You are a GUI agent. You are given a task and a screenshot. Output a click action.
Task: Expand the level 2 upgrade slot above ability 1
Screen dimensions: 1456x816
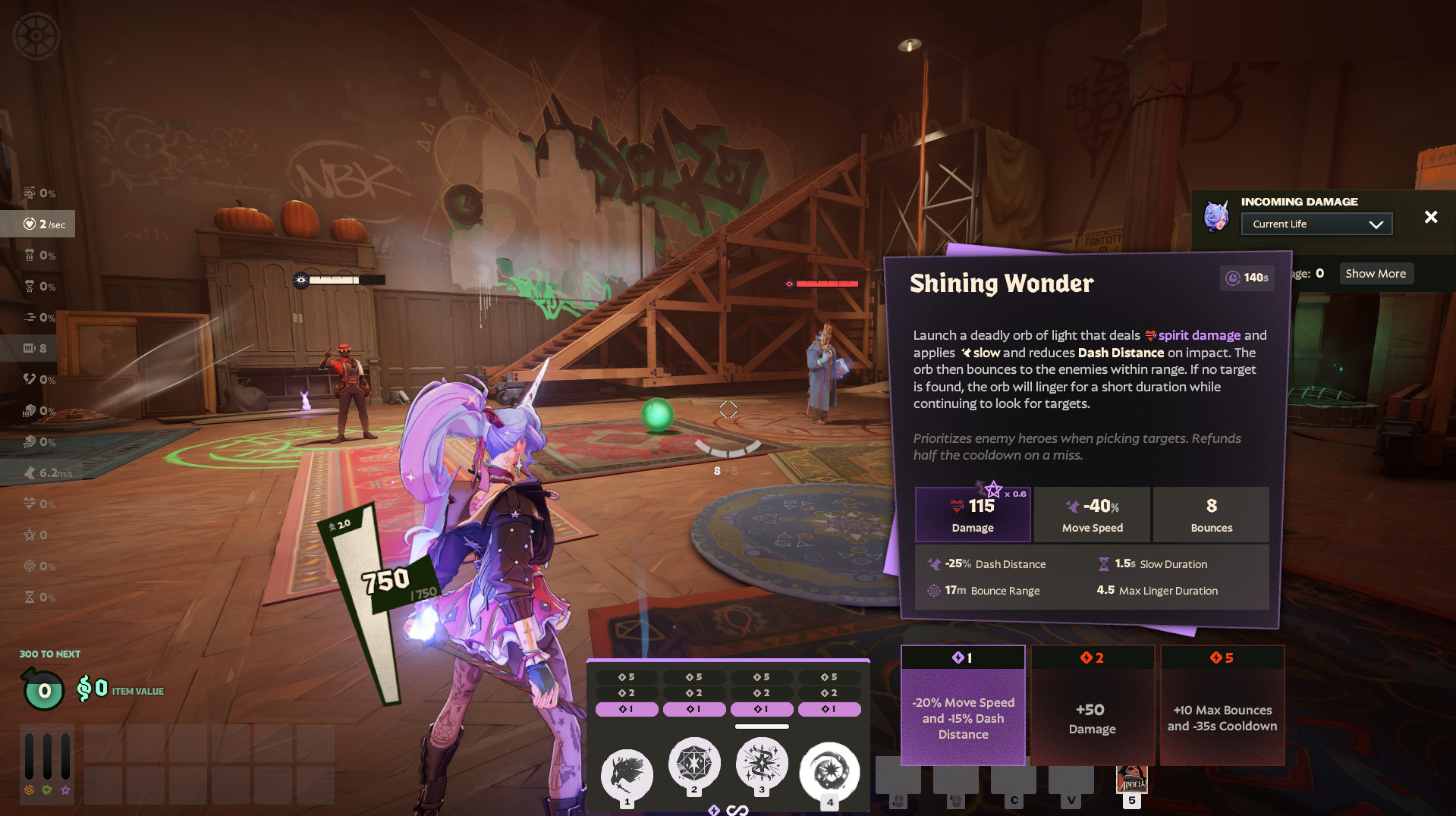pyautogui.click(x=626, y=692)
